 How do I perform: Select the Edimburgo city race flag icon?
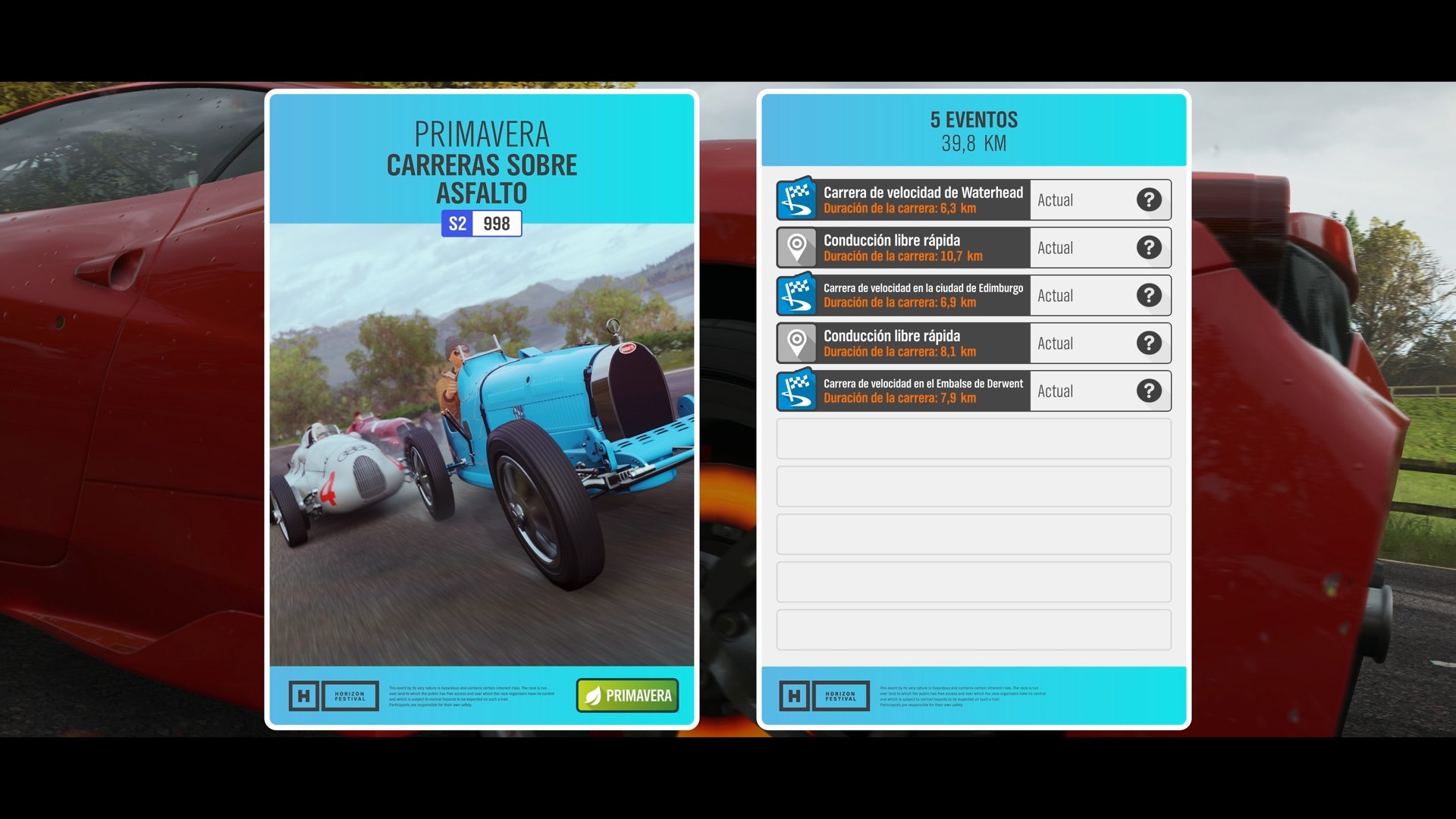tap(795, 295)
